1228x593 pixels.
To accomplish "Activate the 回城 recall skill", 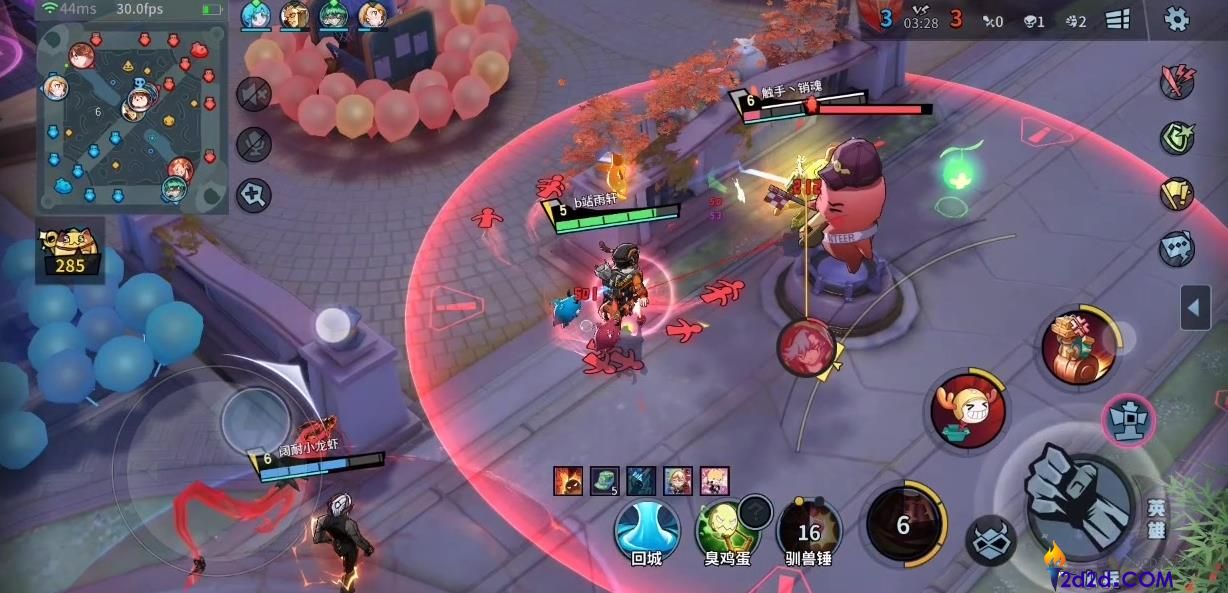I will coord(647,530).
